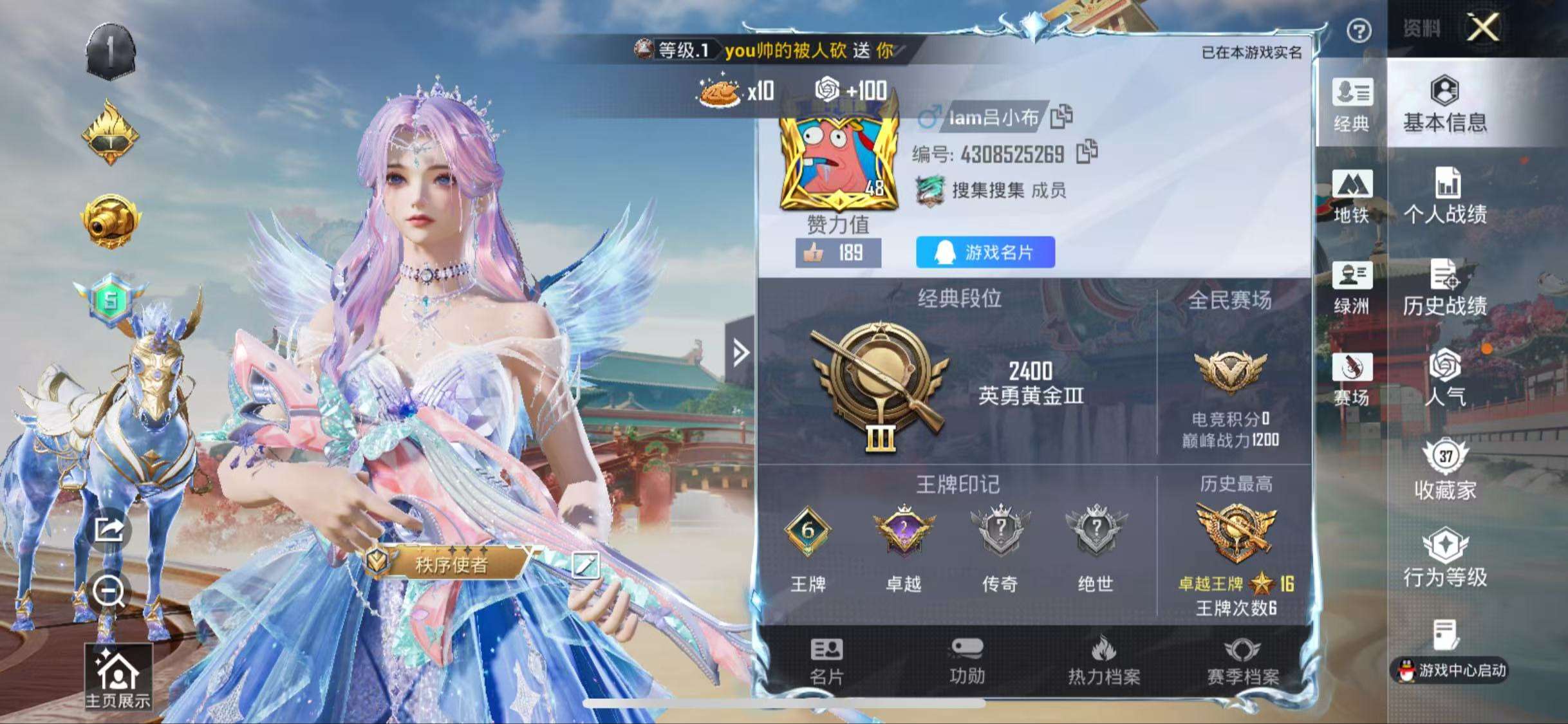Image resolution: width=1568 pixels, height=724 pixels.
Task: Open the help question mark icon
Action: click(1359, 31)
